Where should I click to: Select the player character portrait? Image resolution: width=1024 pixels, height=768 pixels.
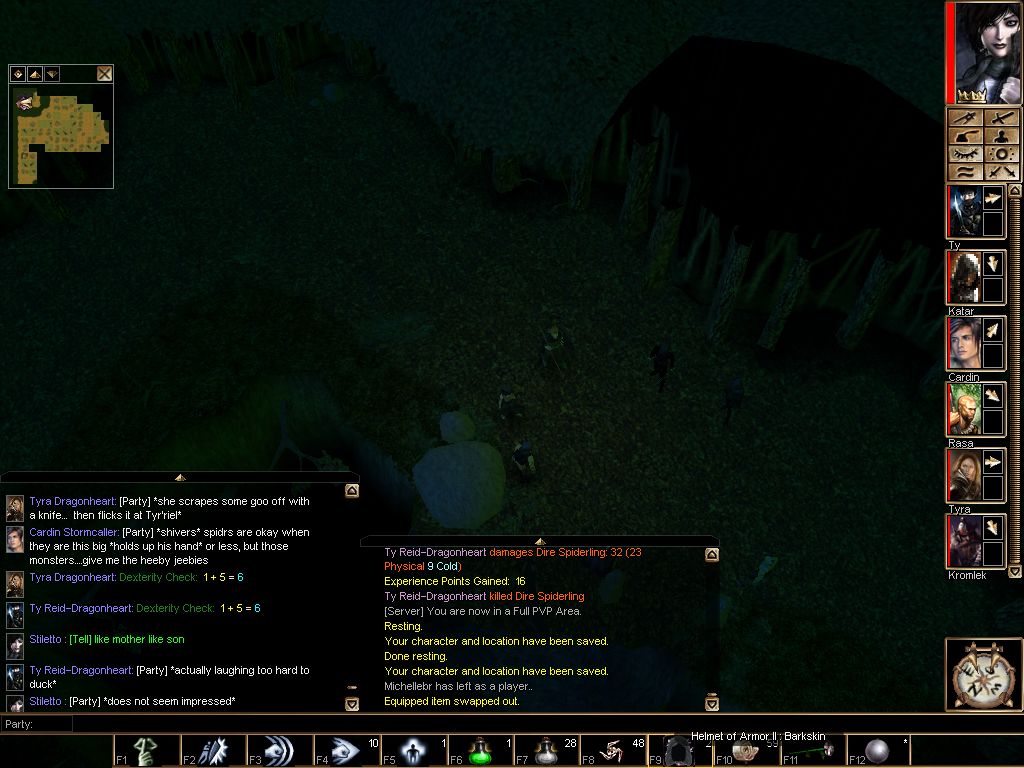(x=984, y=53)
